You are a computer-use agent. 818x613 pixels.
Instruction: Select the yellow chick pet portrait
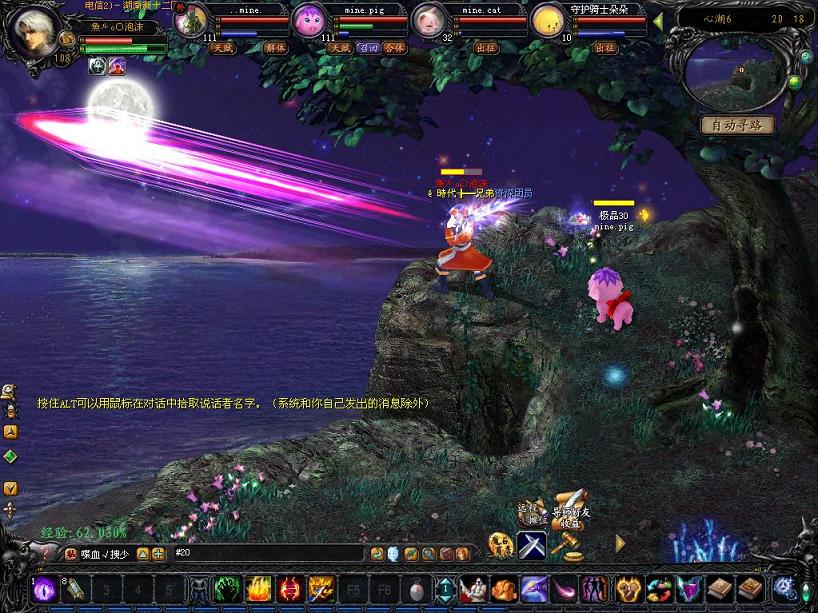546,20
